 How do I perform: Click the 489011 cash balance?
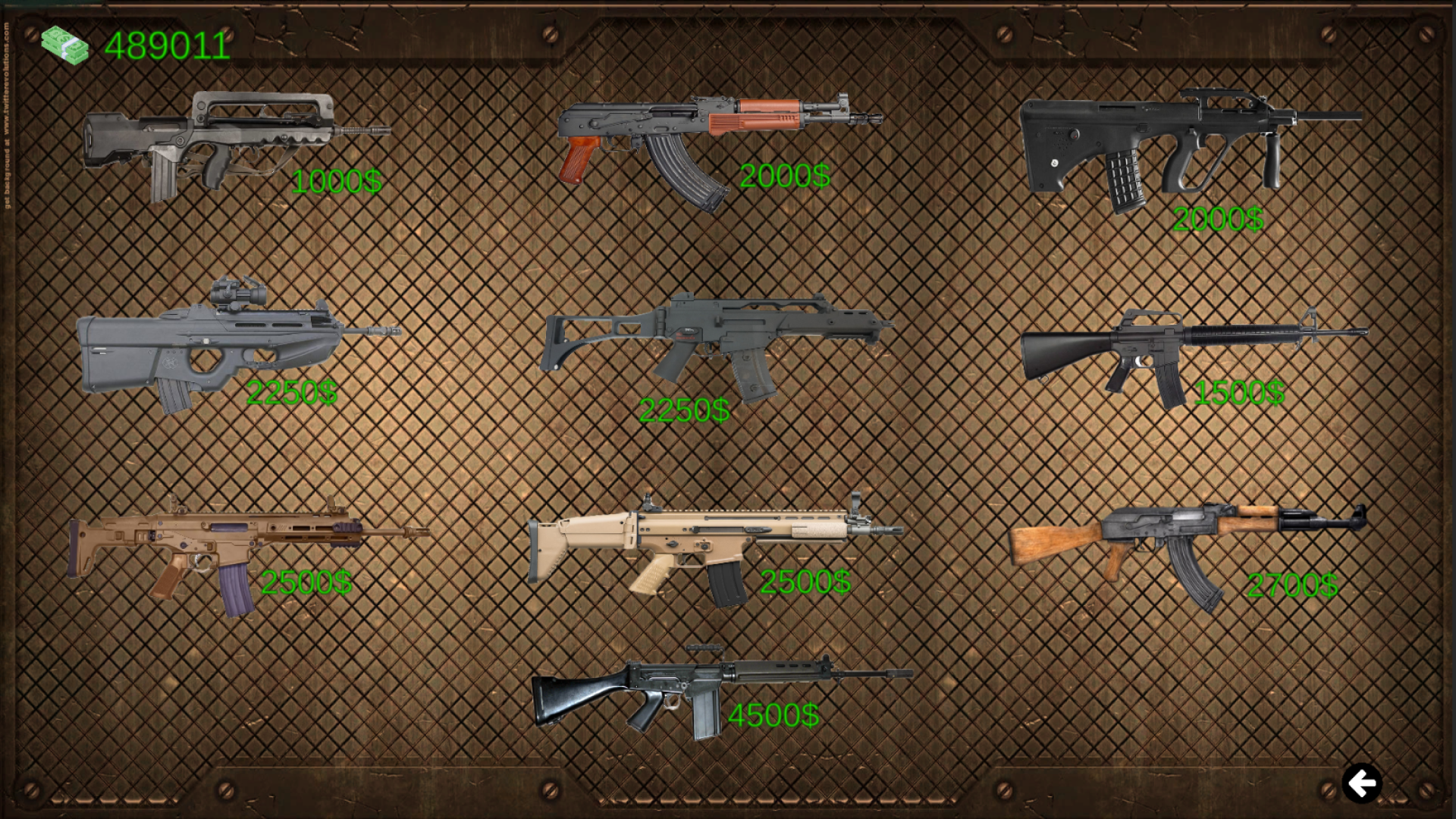click(168, 45)
